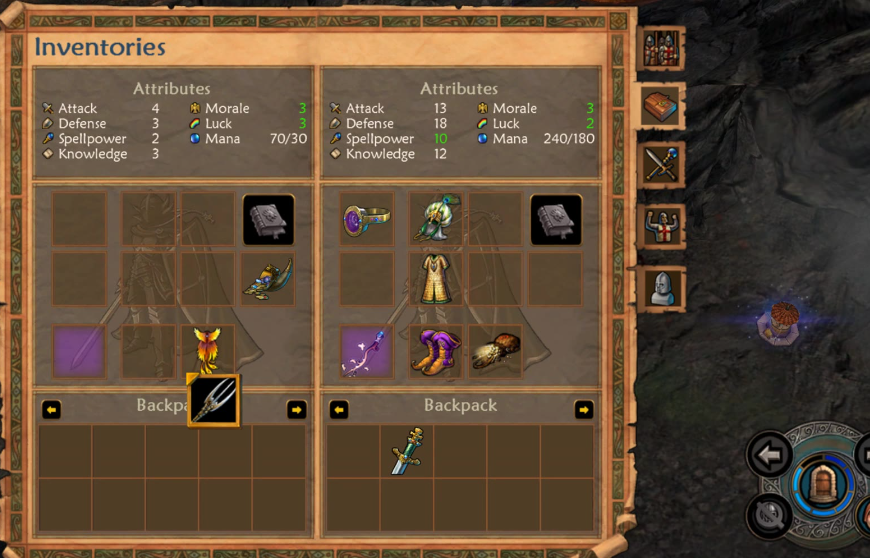Open the left hero's grey spellbook
The height and width of the screenshot is (558, 870).
point(268,219)
